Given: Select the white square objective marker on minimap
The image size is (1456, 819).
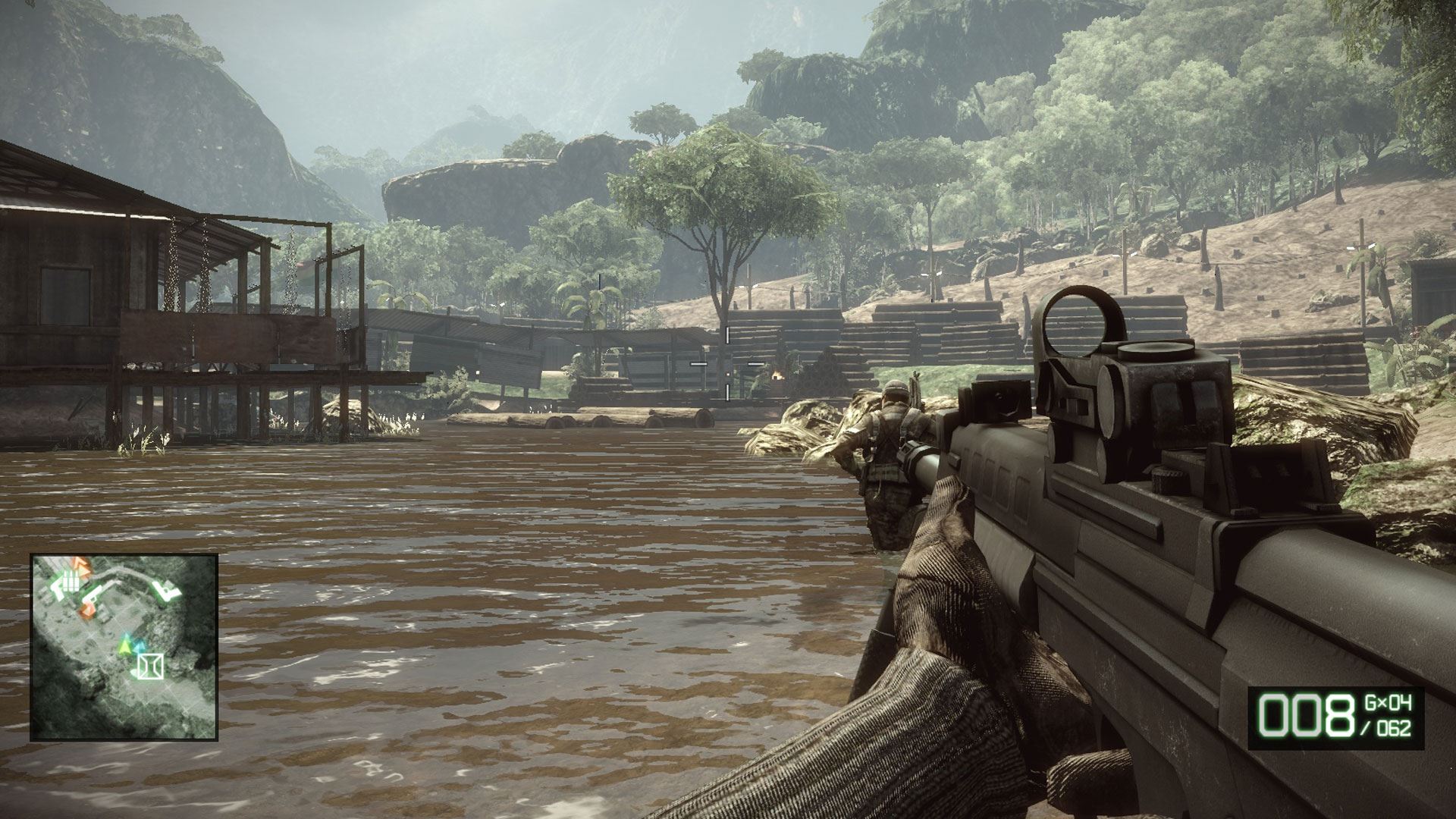Looking at the screenshot, I should click(x=152, y=666).
